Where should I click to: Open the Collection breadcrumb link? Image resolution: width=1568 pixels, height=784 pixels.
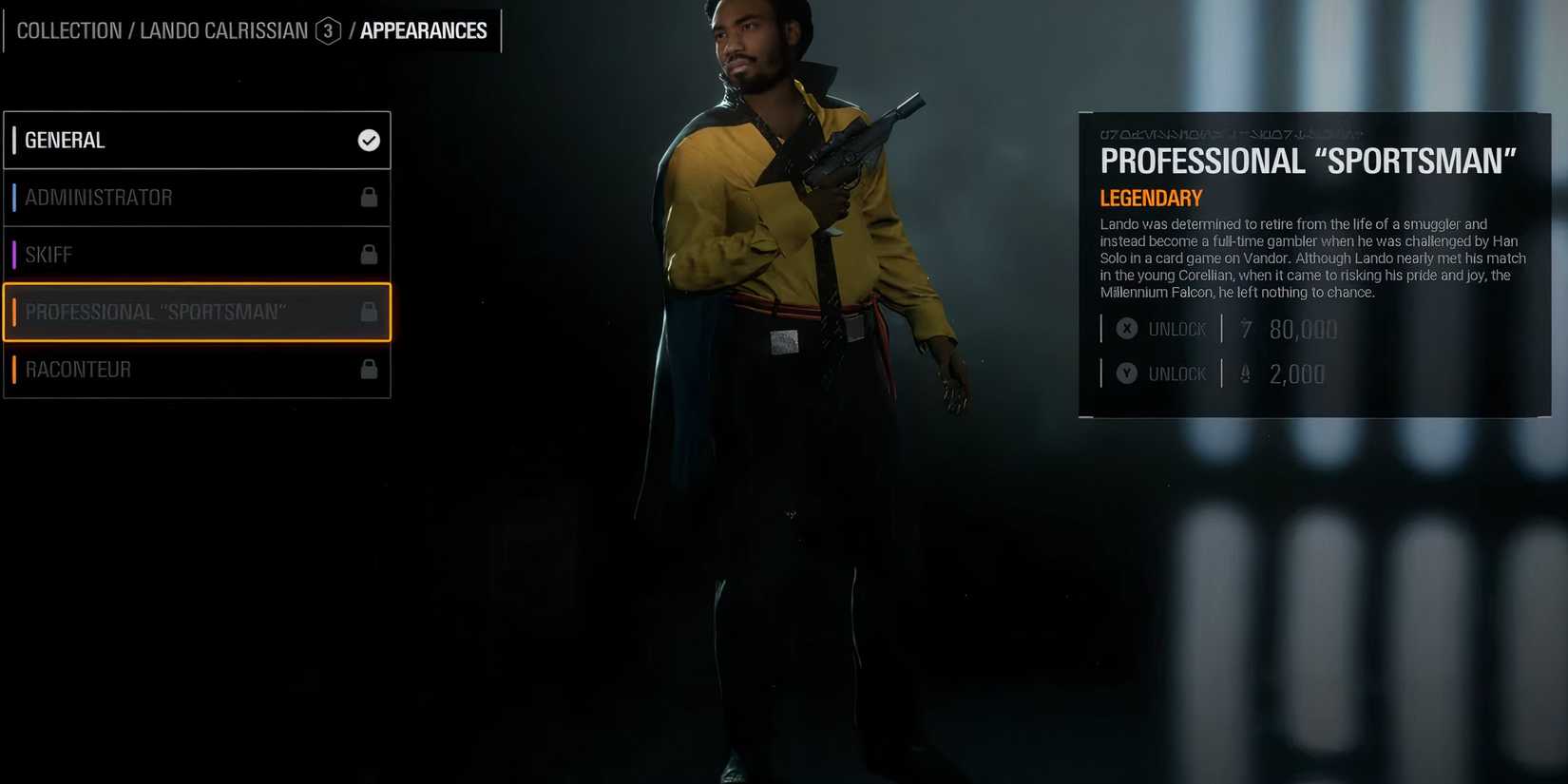68,29
